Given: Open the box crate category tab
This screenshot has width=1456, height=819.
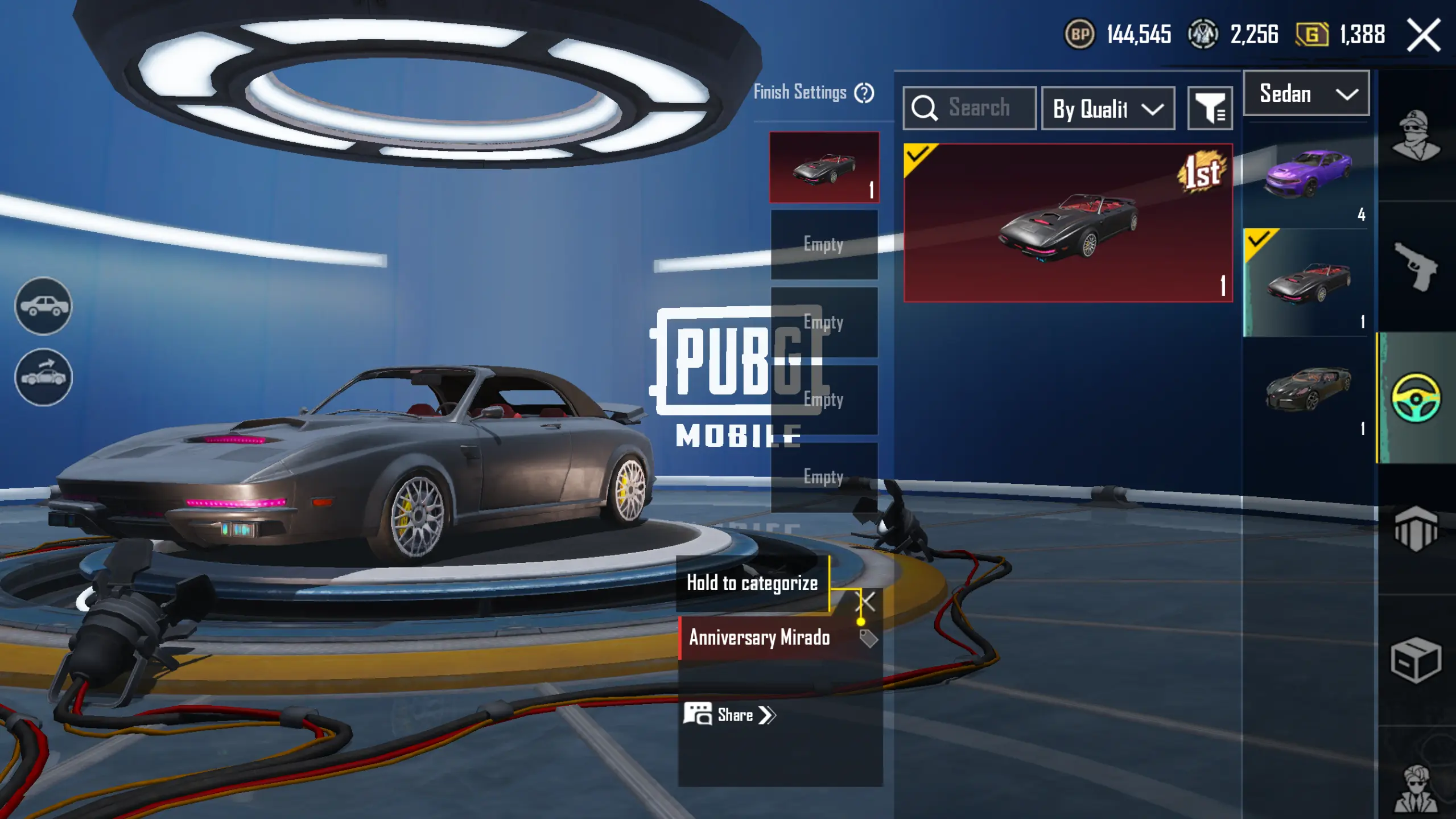Looking at the screenshot, I should pyautogui.click(x=1416, y=660).
